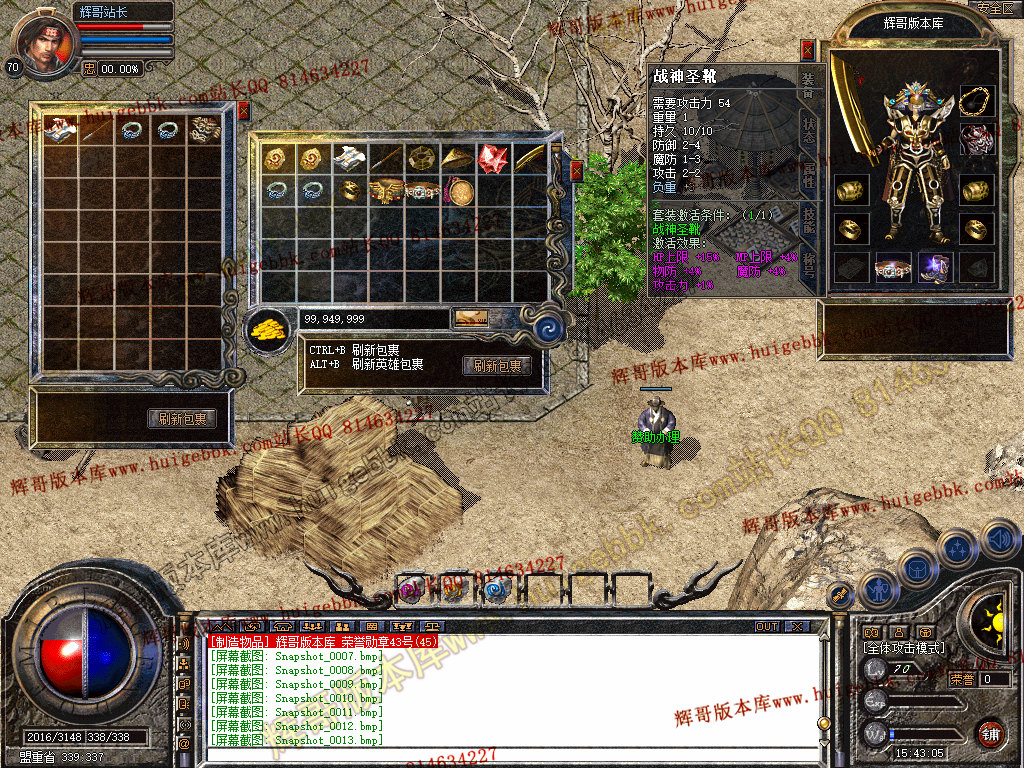The height and width of the screenshot is (768, 1024).
Task: Close the main inventory bag window
Action: (x=576, y=171)
